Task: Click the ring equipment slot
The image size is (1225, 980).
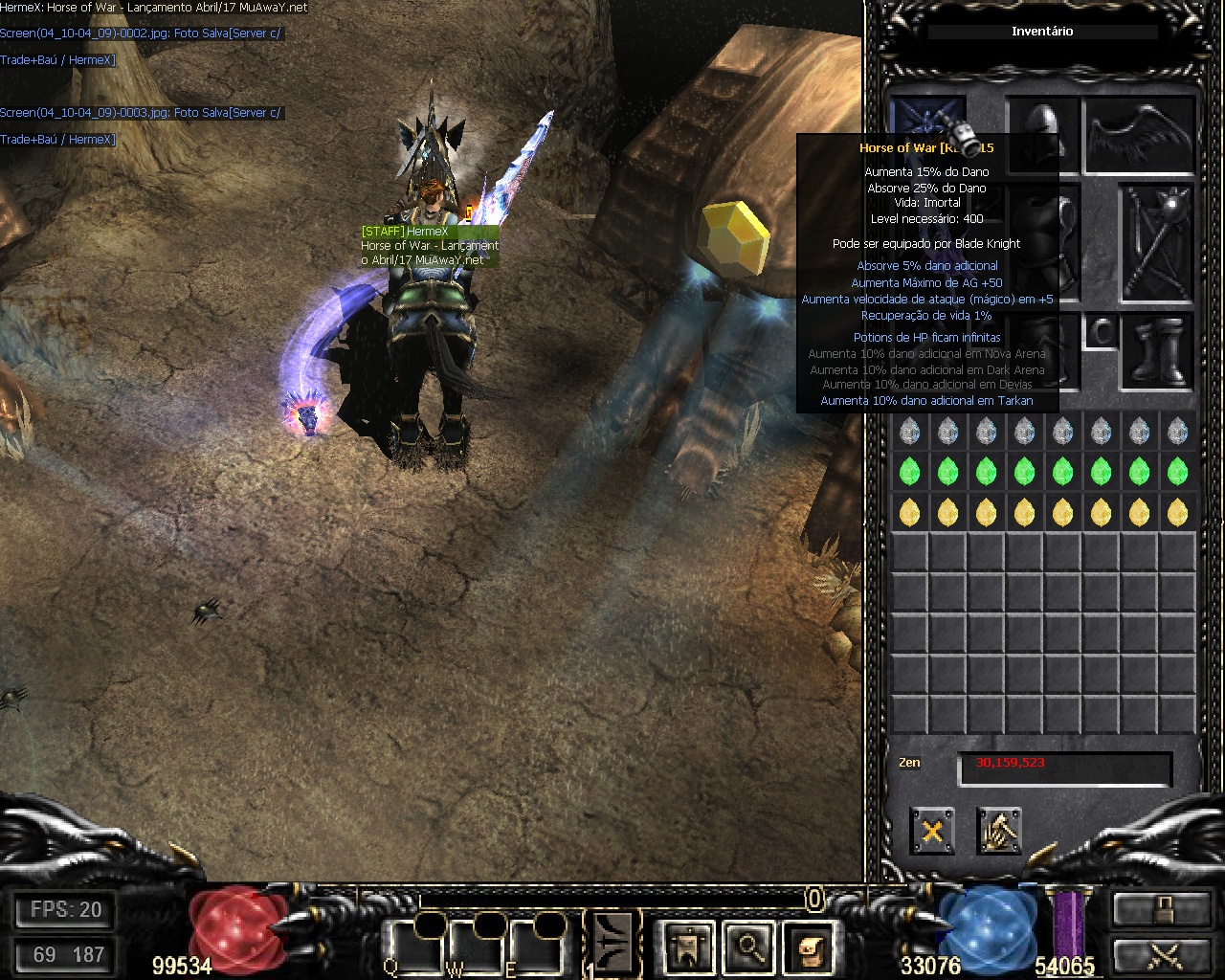Action: pyautogui.click(x=1101, y=331)
